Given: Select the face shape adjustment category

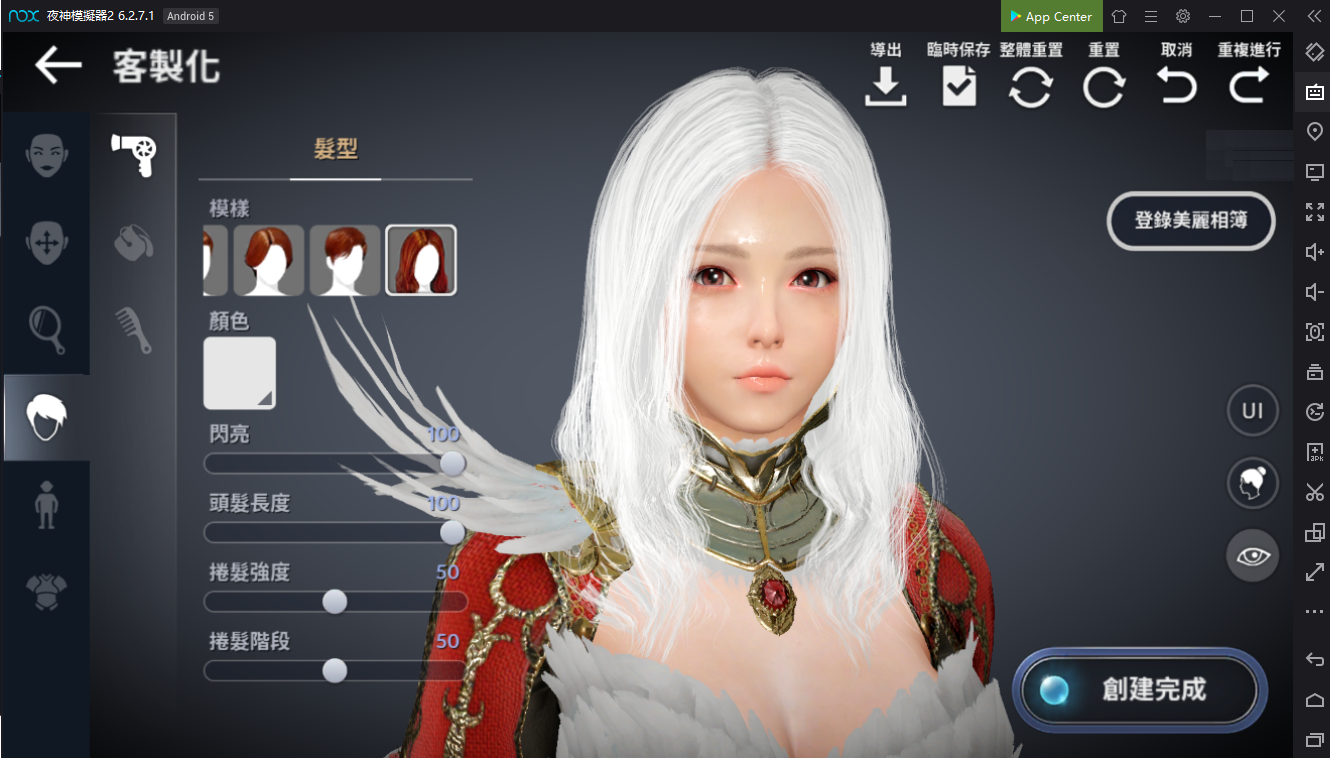Looking at the screenshot, I should point(45,243).
